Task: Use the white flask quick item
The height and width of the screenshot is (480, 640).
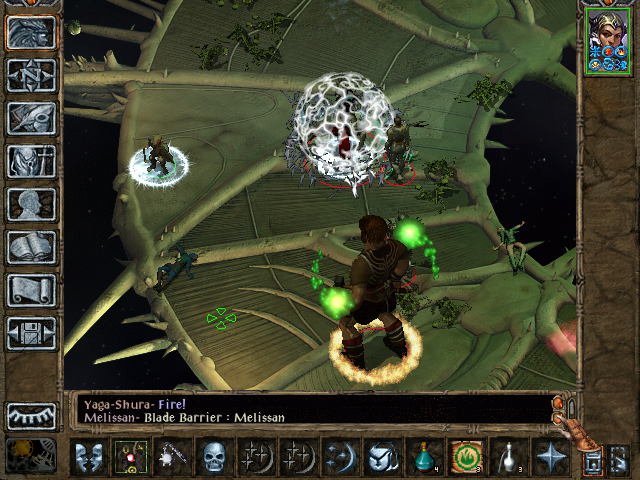Action: click(x=506, y=458)
